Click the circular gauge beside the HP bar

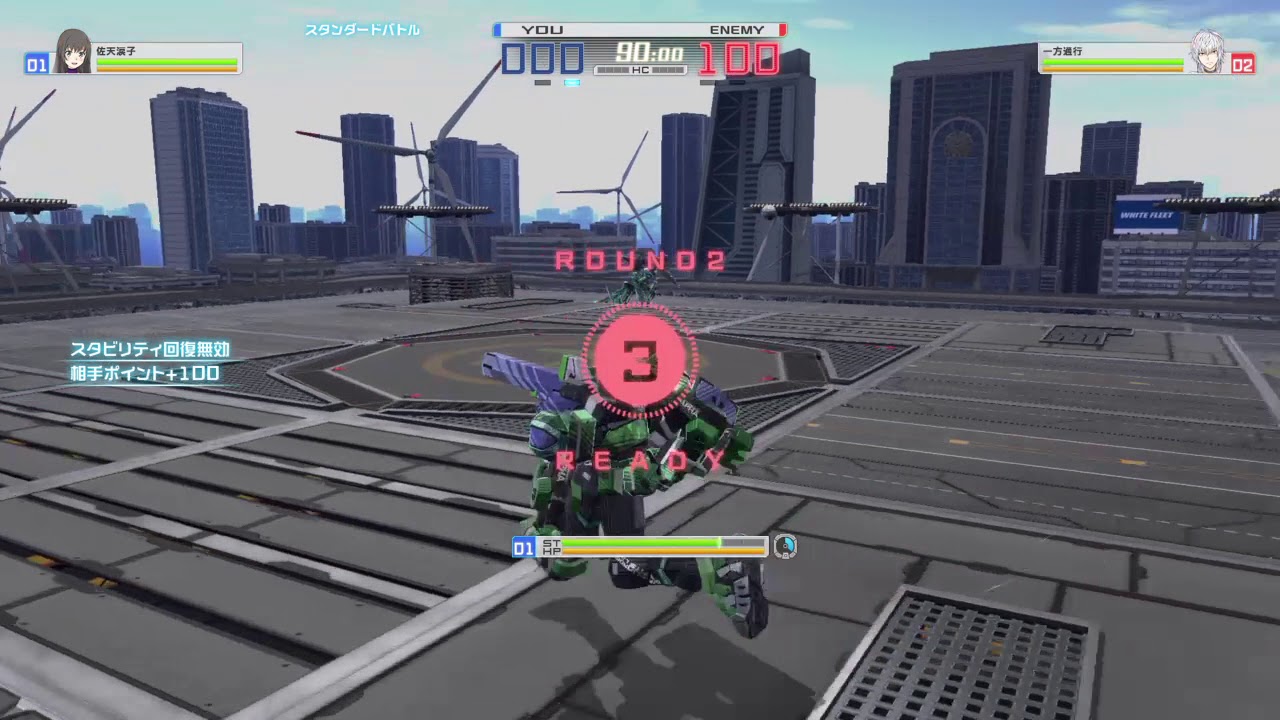(x=786, y=544)
